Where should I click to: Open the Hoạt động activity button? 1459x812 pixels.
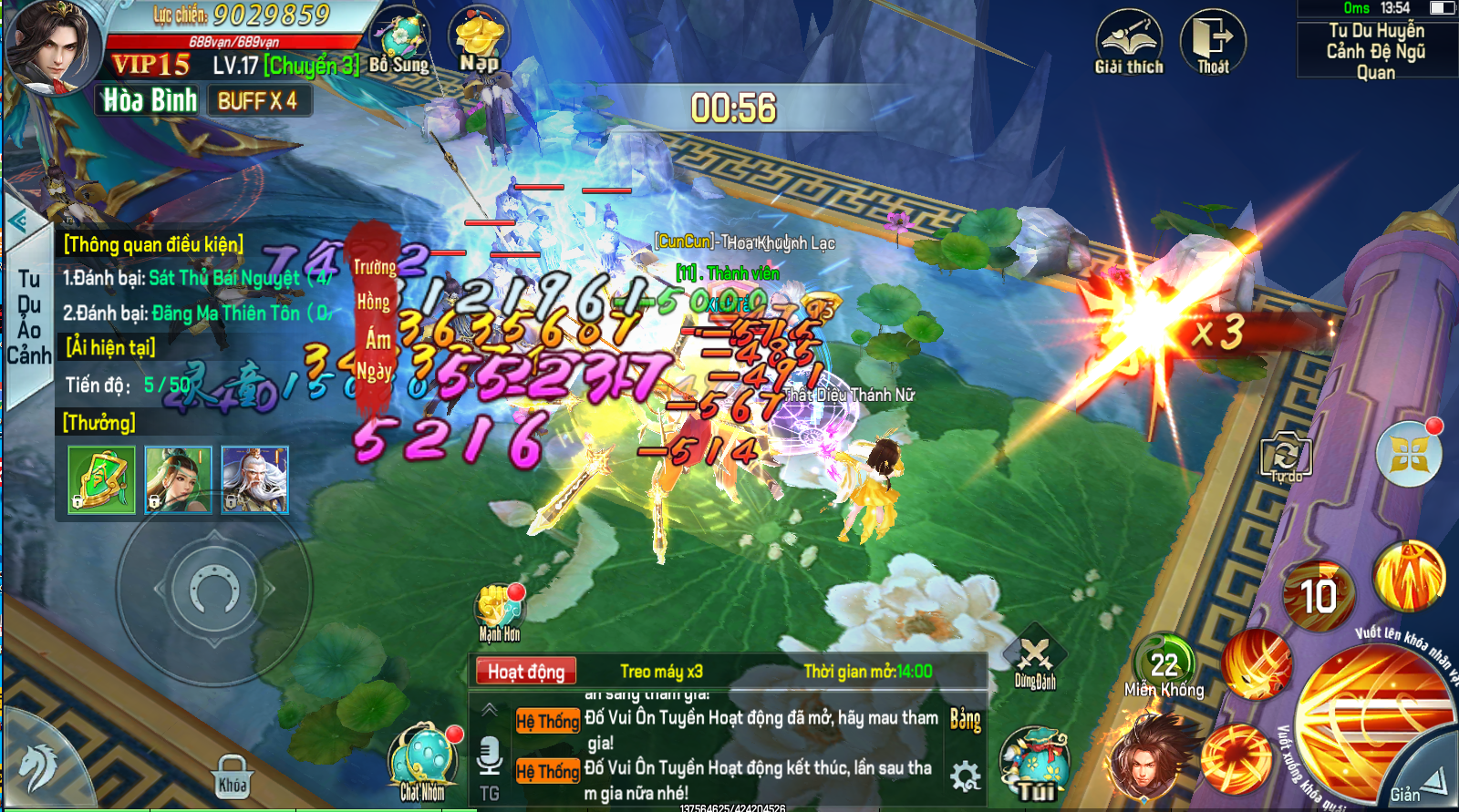coord(525,672)
